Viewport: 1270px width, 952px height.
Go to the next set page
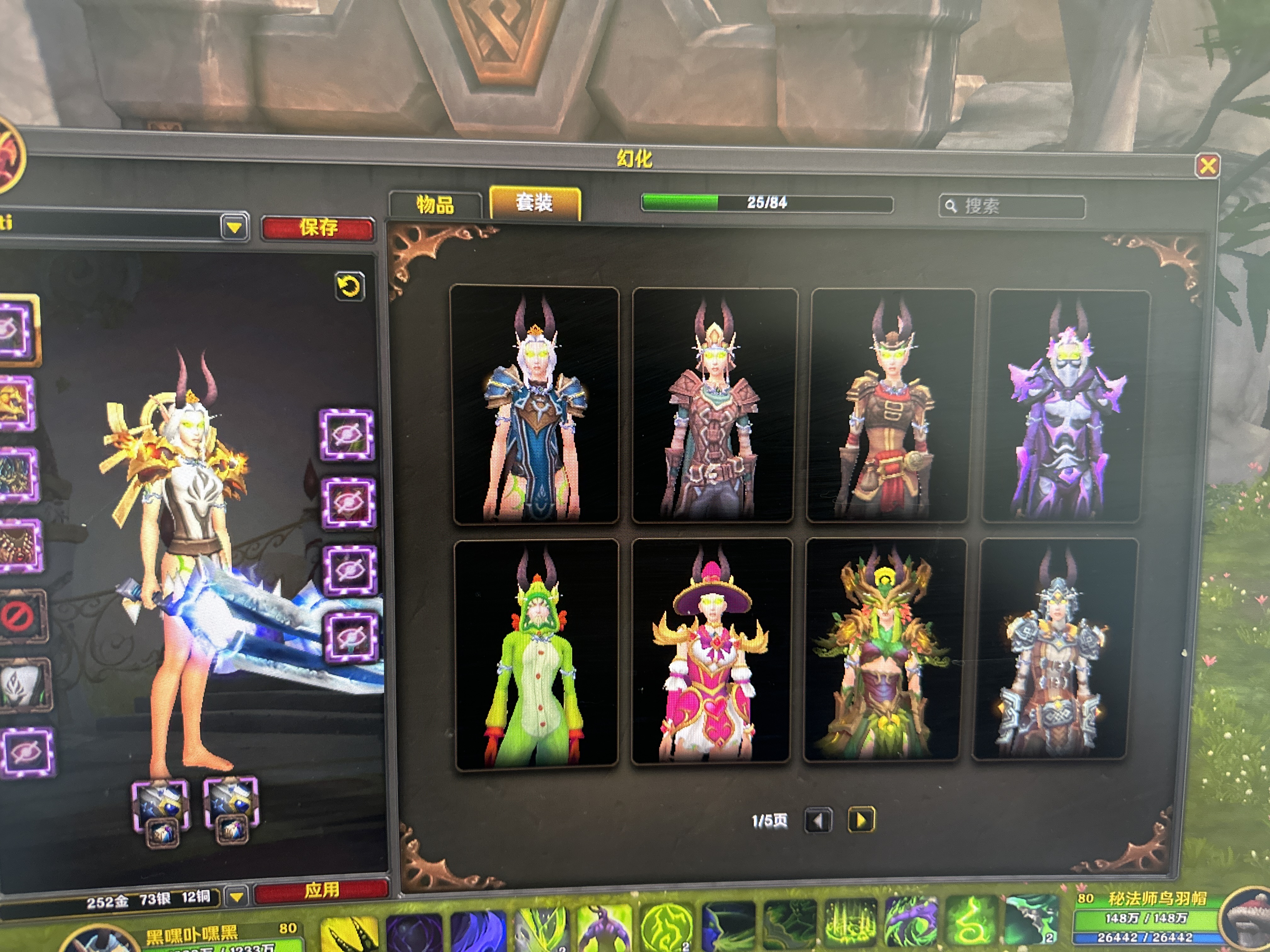861,820
